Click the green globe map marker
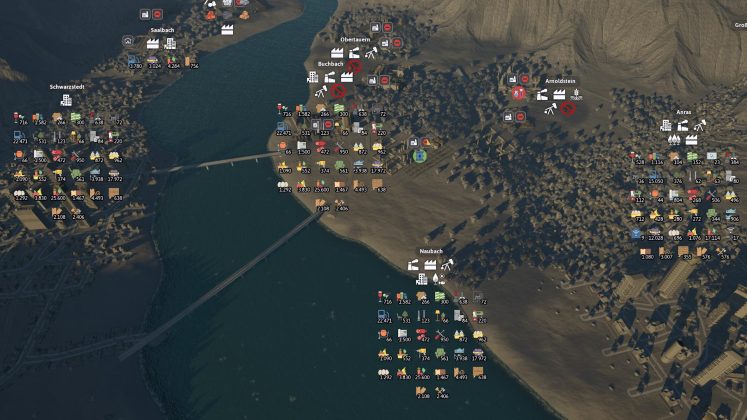 coord(421,156)
